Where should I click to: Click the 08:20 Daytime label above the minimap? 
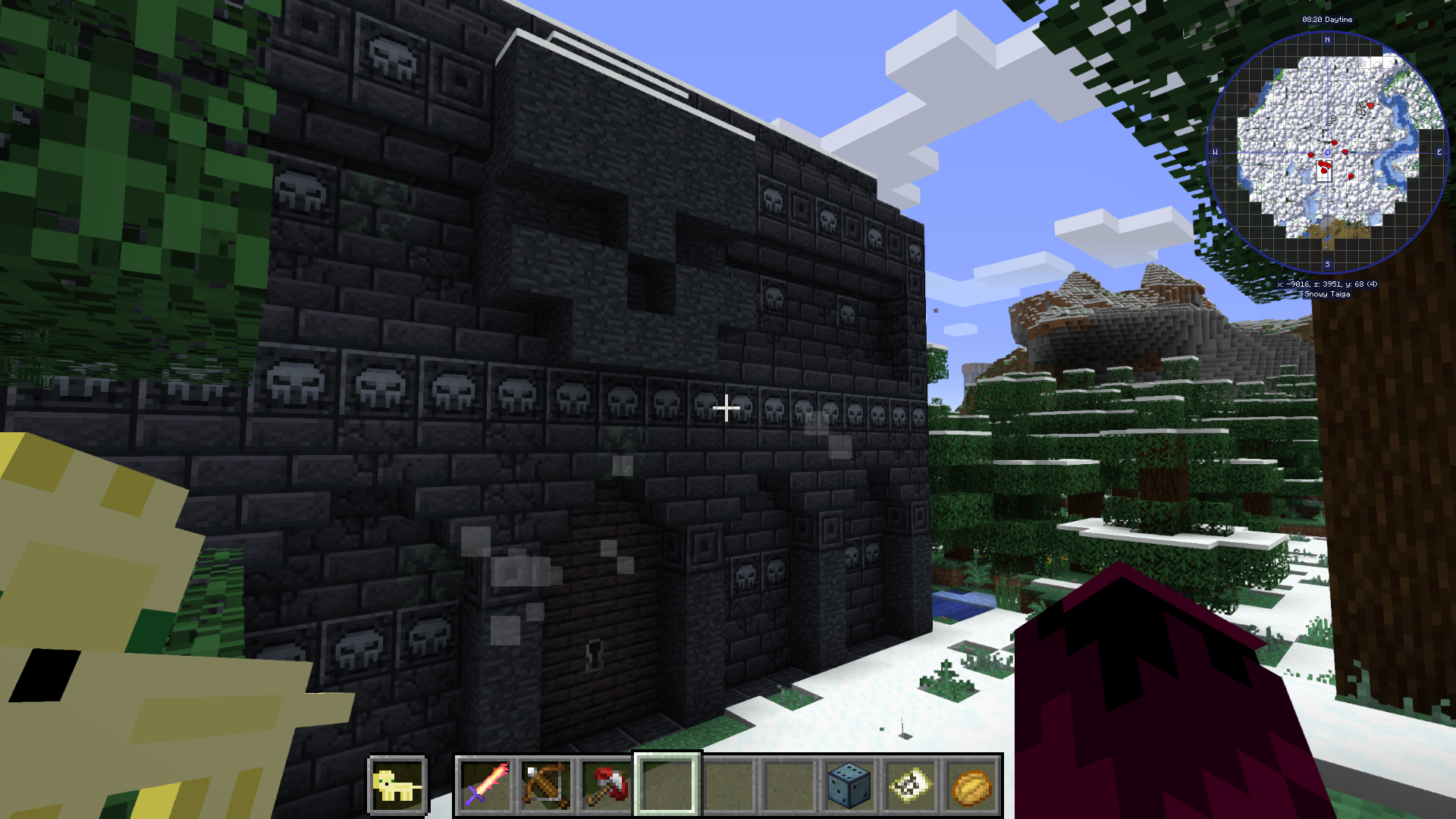(x=1327, y=20)
